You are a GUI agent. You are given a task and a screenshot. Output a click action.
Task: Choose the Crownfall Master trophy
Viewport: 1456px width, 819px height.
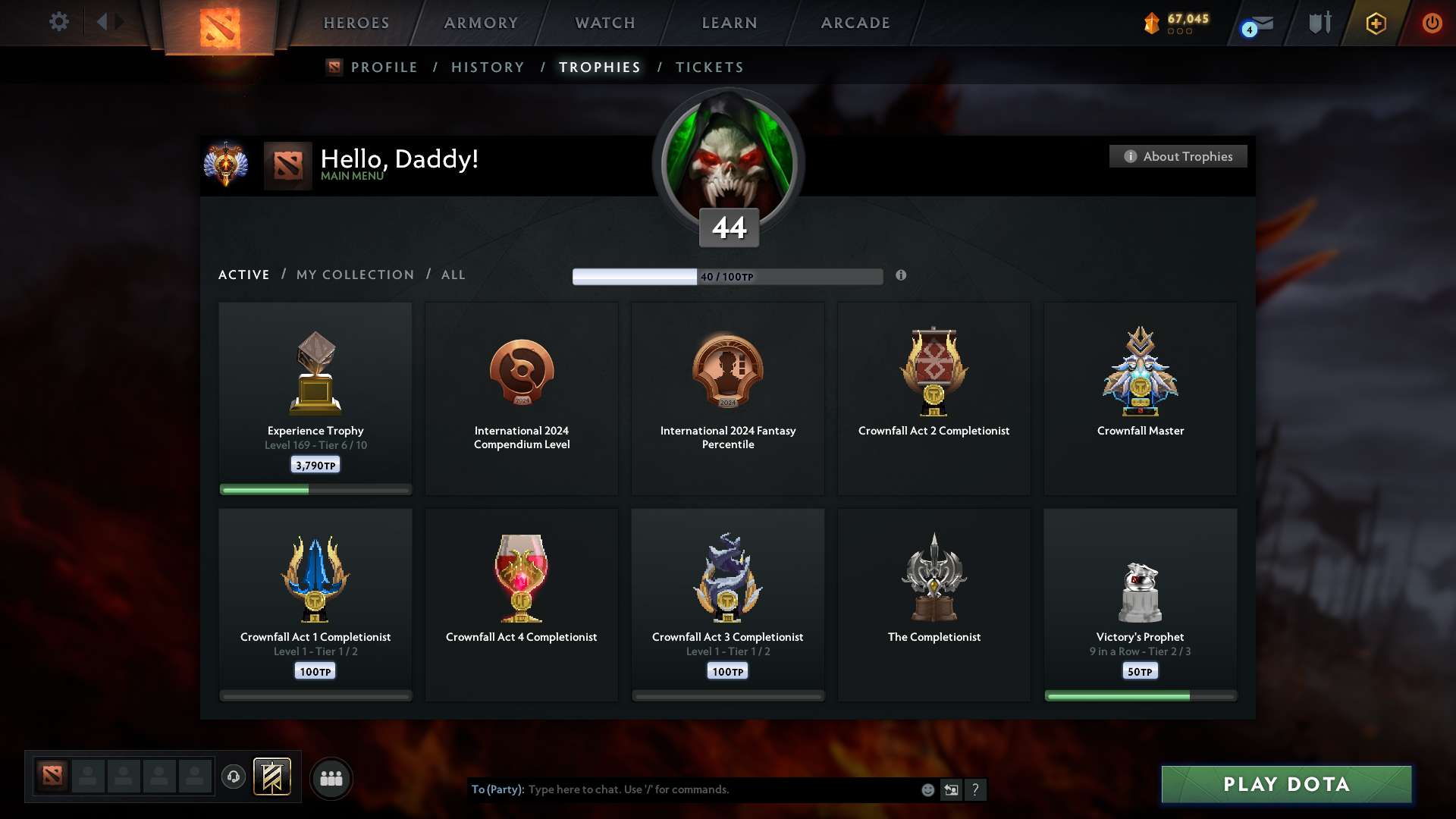coord(1140,398)
